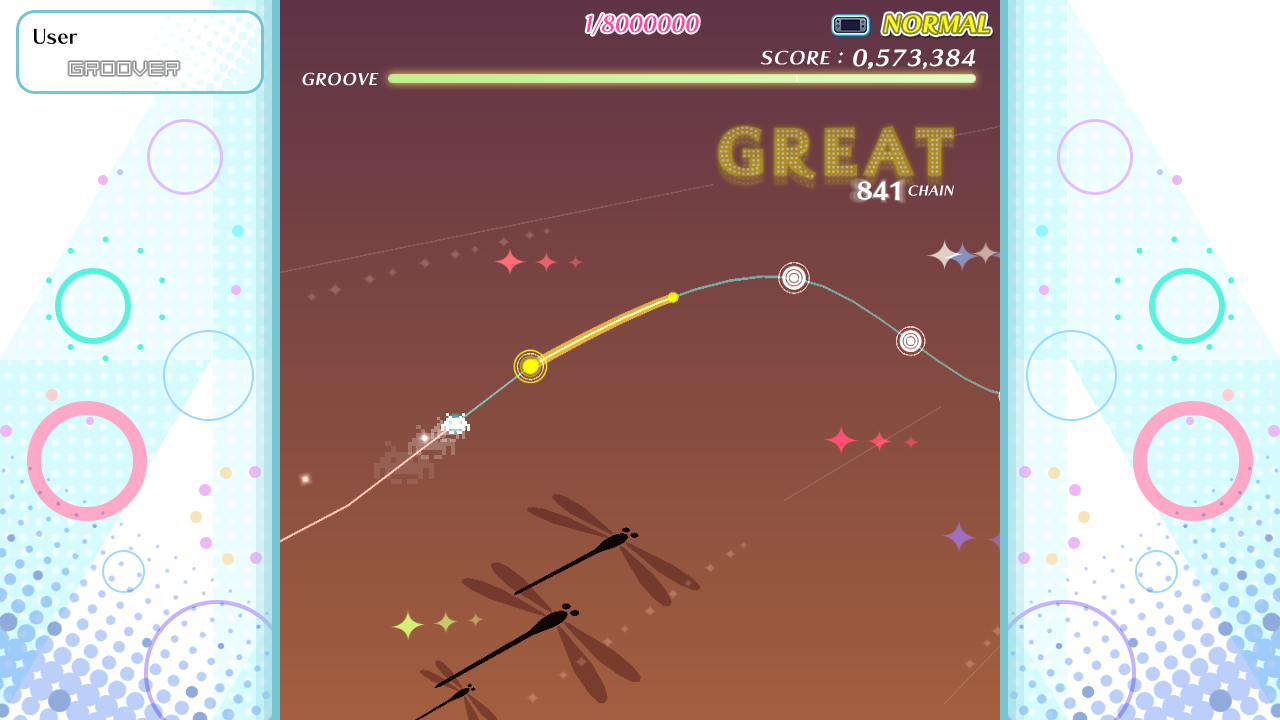This screenshot has width=1280, height=720.
Task: Hit the upper concentric target circle on the track
Action: click(792, 279)
